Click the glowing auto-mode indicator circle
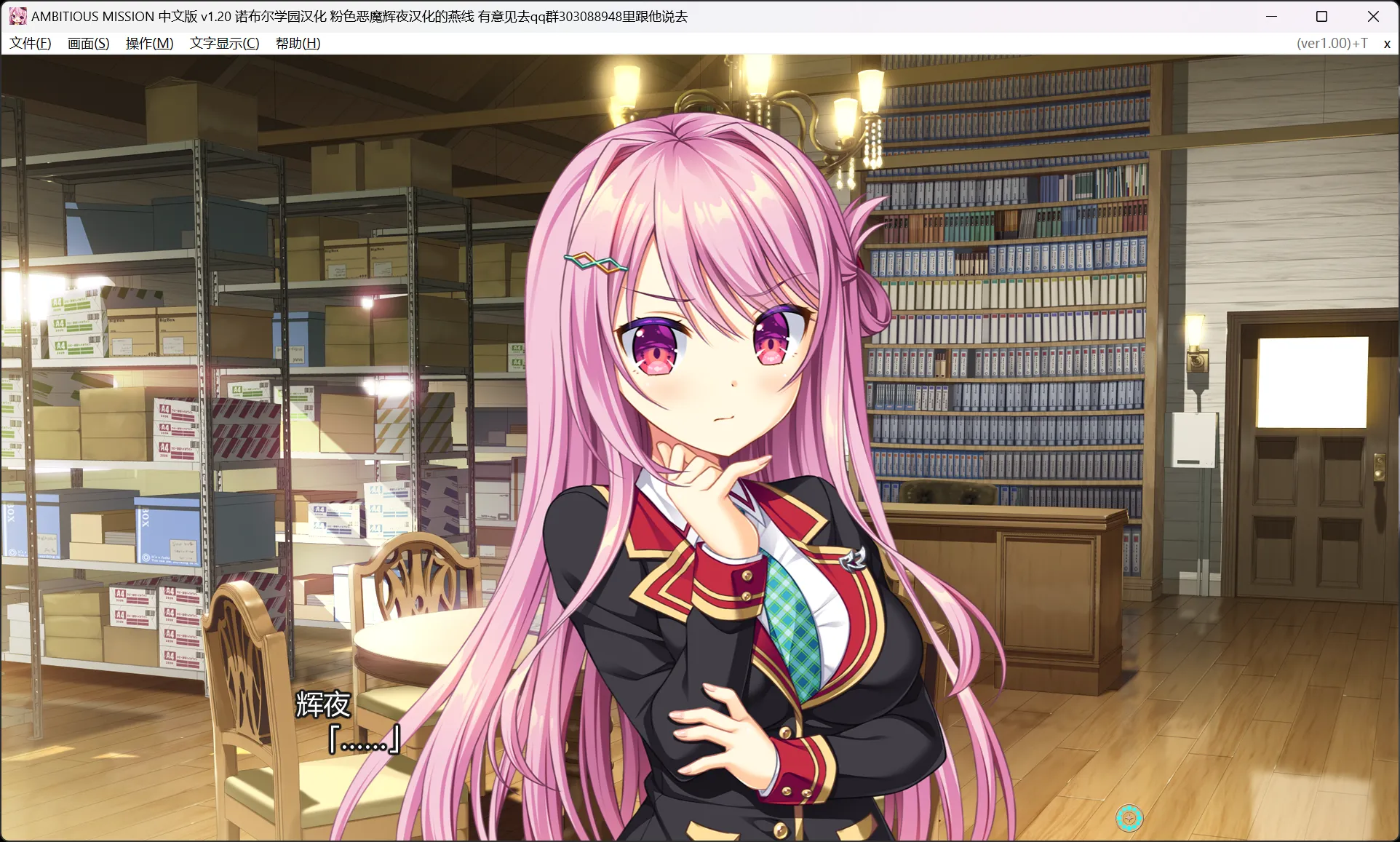Viewport: 1400px width, 842px height. 1129,819
